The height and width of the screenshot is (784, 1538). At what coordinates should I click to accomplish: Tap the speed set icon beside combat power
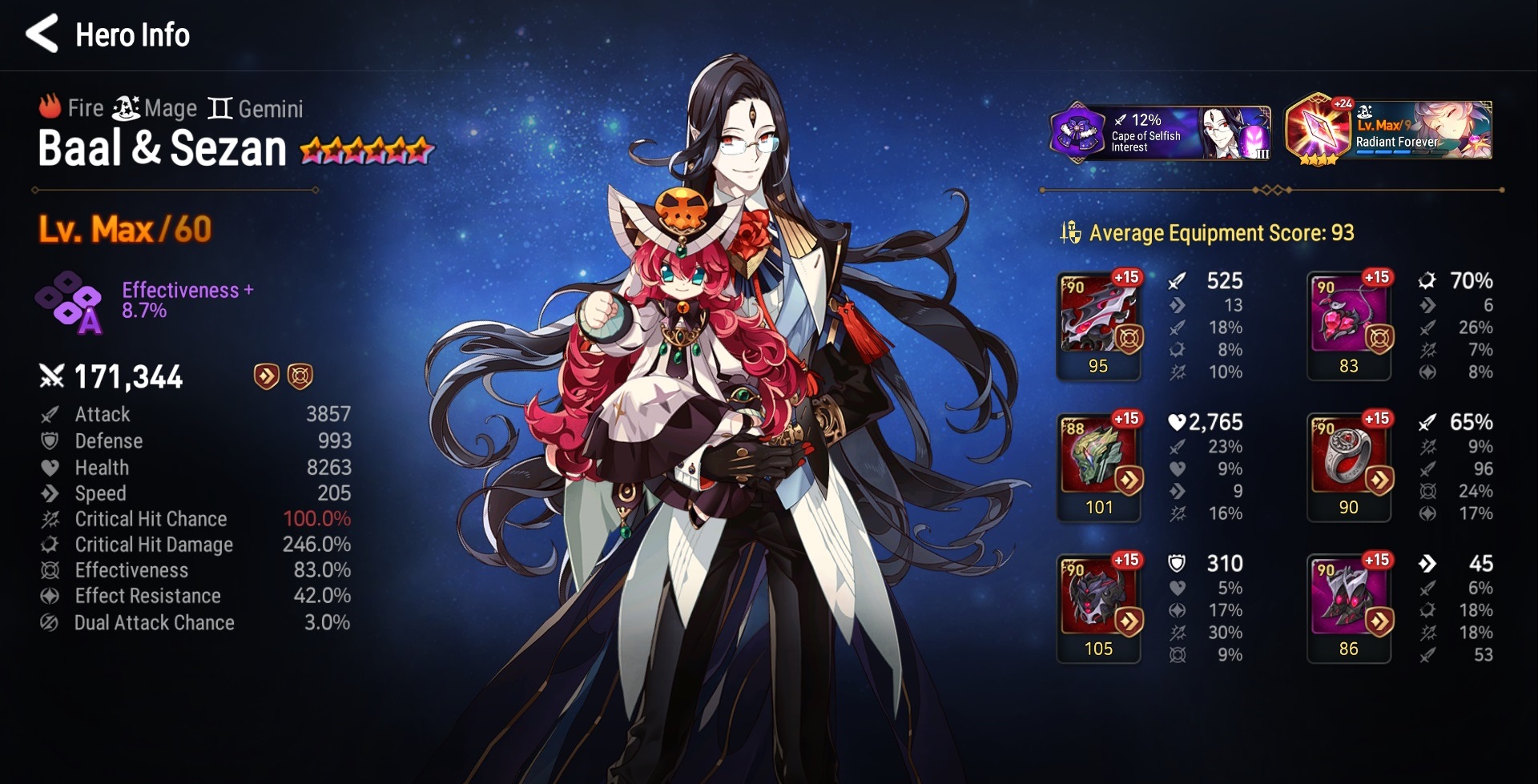[x=266, y=376]
